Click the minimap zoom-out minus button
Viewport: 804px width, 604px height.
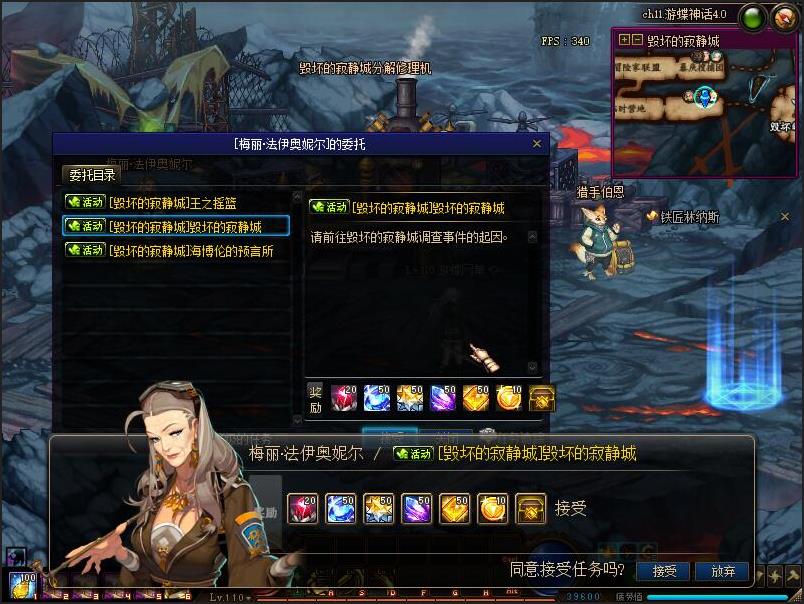click(x=637, y=41)
